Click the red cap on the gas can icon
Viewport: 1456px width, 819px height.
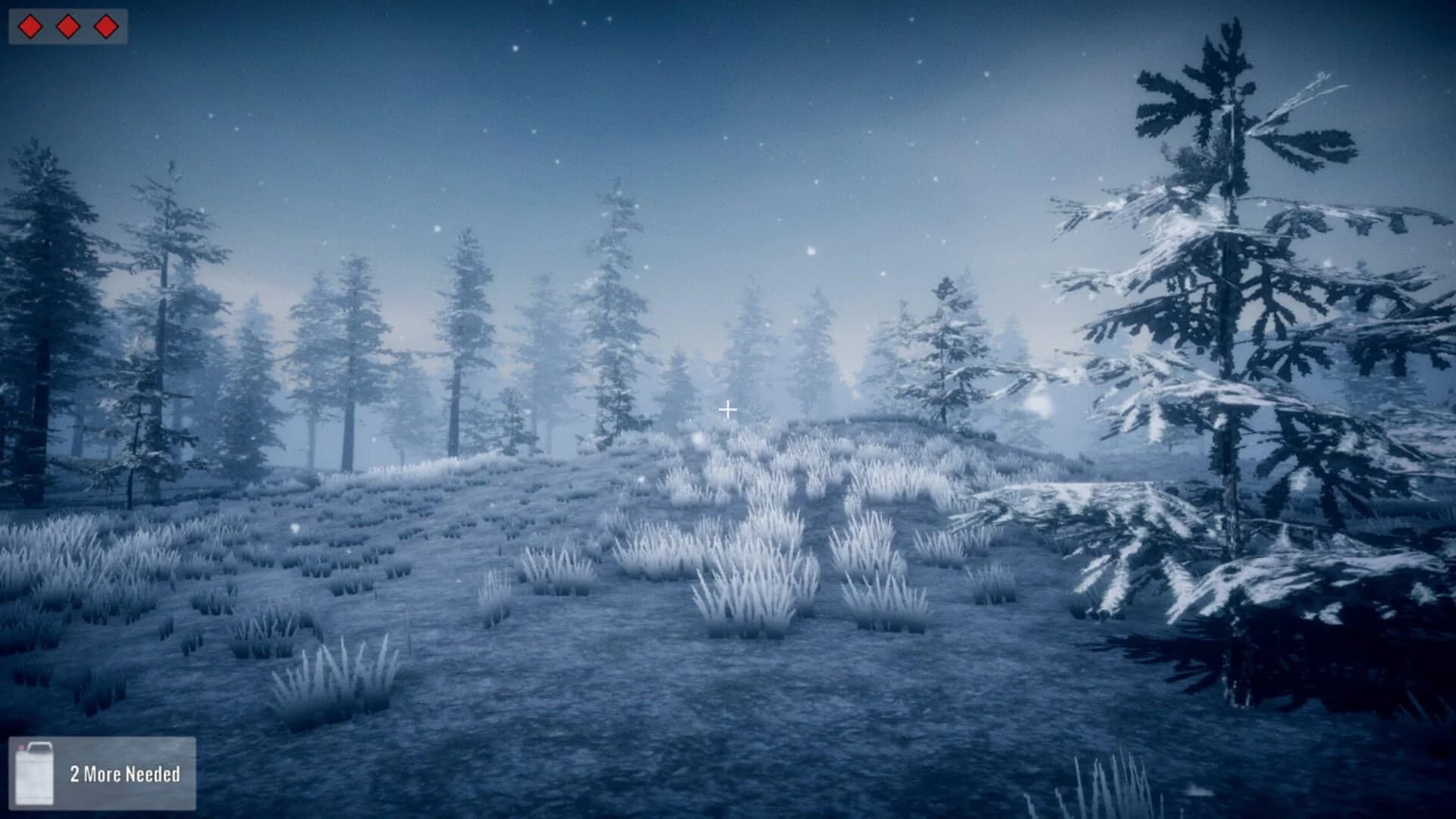pos(21,746)
